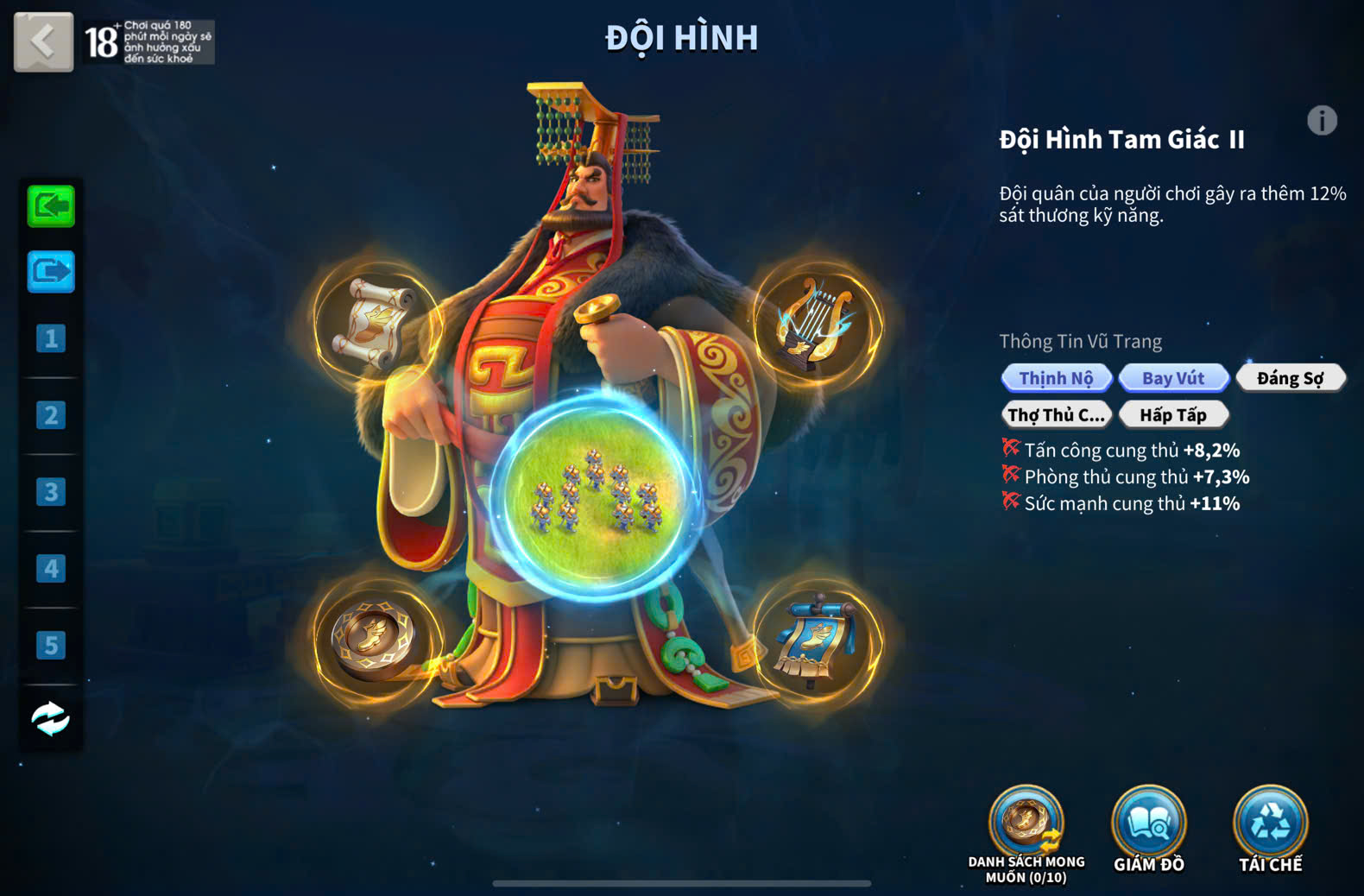Viewport: 1364px width, 896px height.
Task: Select the Thịnh Nộ tag
Action: point(1056,378)
